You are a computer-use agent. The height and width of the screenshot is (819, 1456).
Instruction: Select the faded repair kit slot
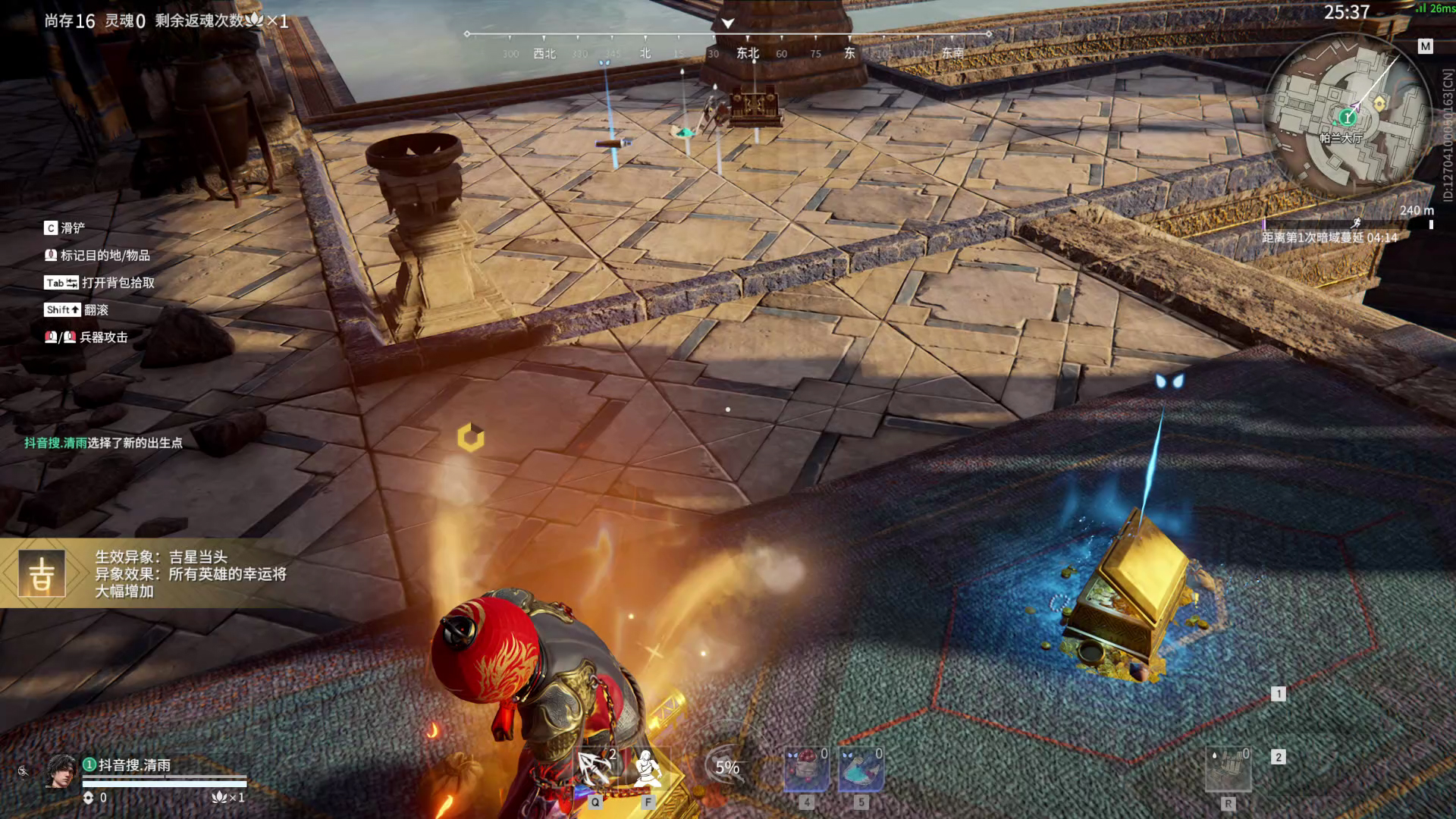point(1228,770)
